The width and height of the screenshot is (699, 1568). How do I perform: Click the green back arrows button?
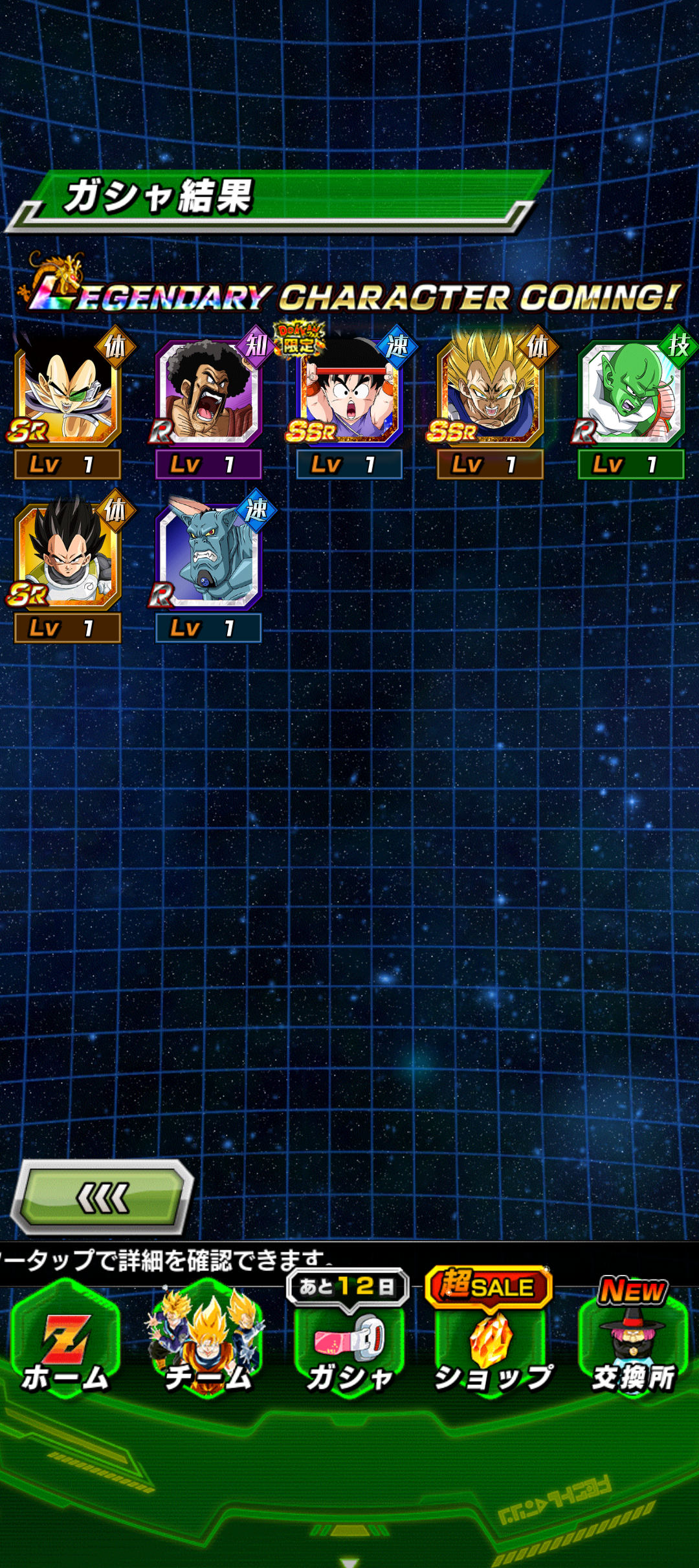pyautogui.click(x=102, y=1198)
